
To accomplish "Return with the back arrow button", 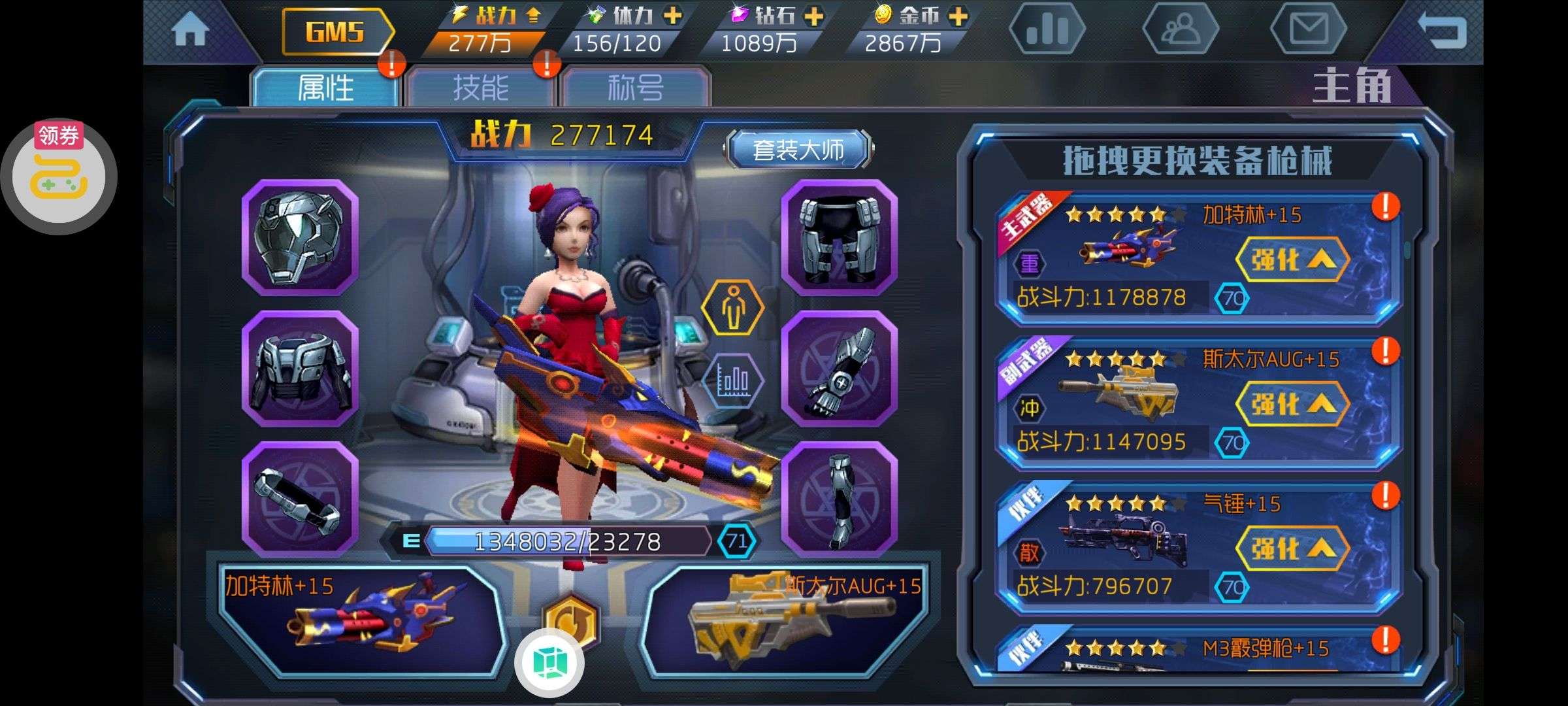I will click(1441, 31).
